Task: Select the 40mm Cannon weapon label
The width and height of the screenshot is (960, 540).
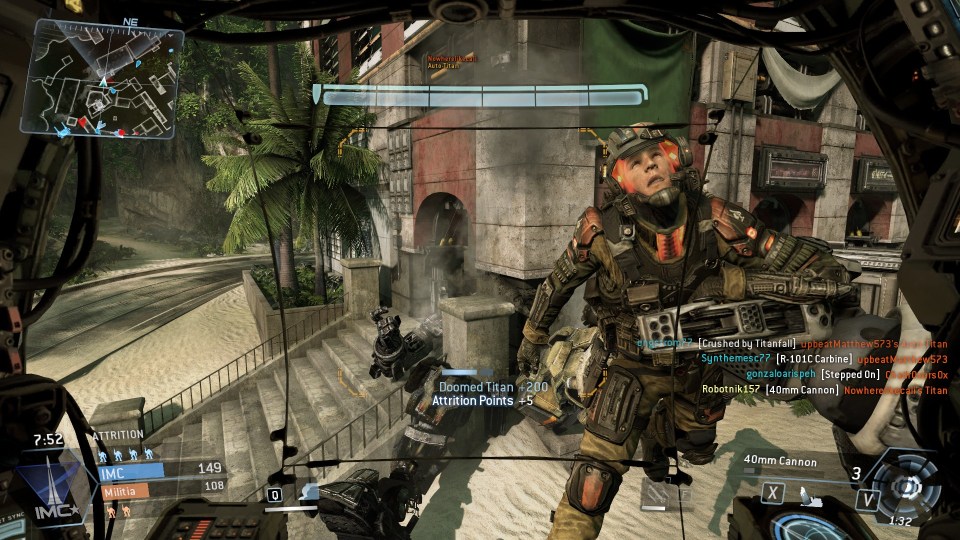Action: (x=780, y=462)
